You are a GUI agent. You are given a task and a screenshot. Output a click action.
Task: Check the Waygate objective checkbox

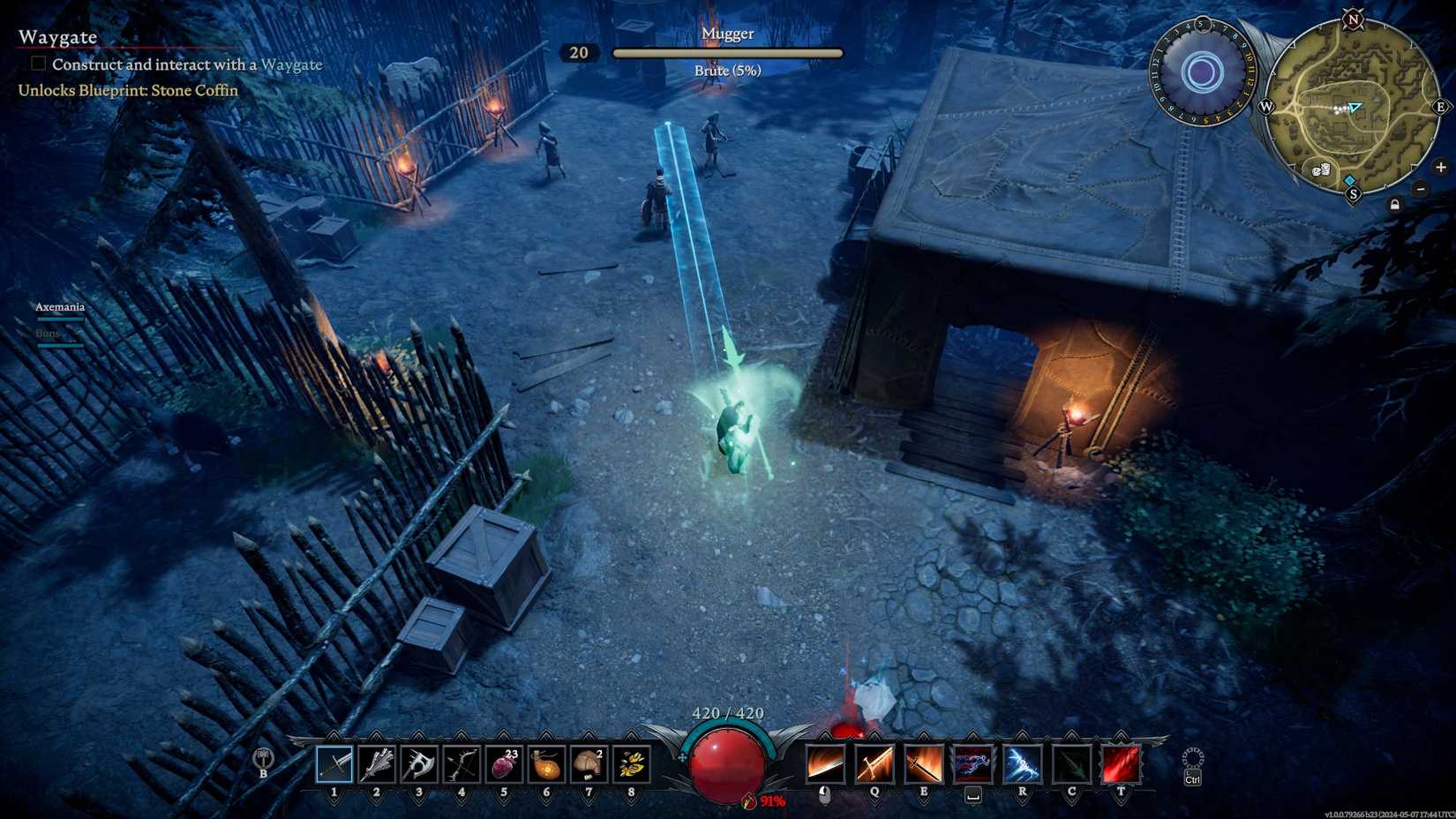(x=37, y=63)
